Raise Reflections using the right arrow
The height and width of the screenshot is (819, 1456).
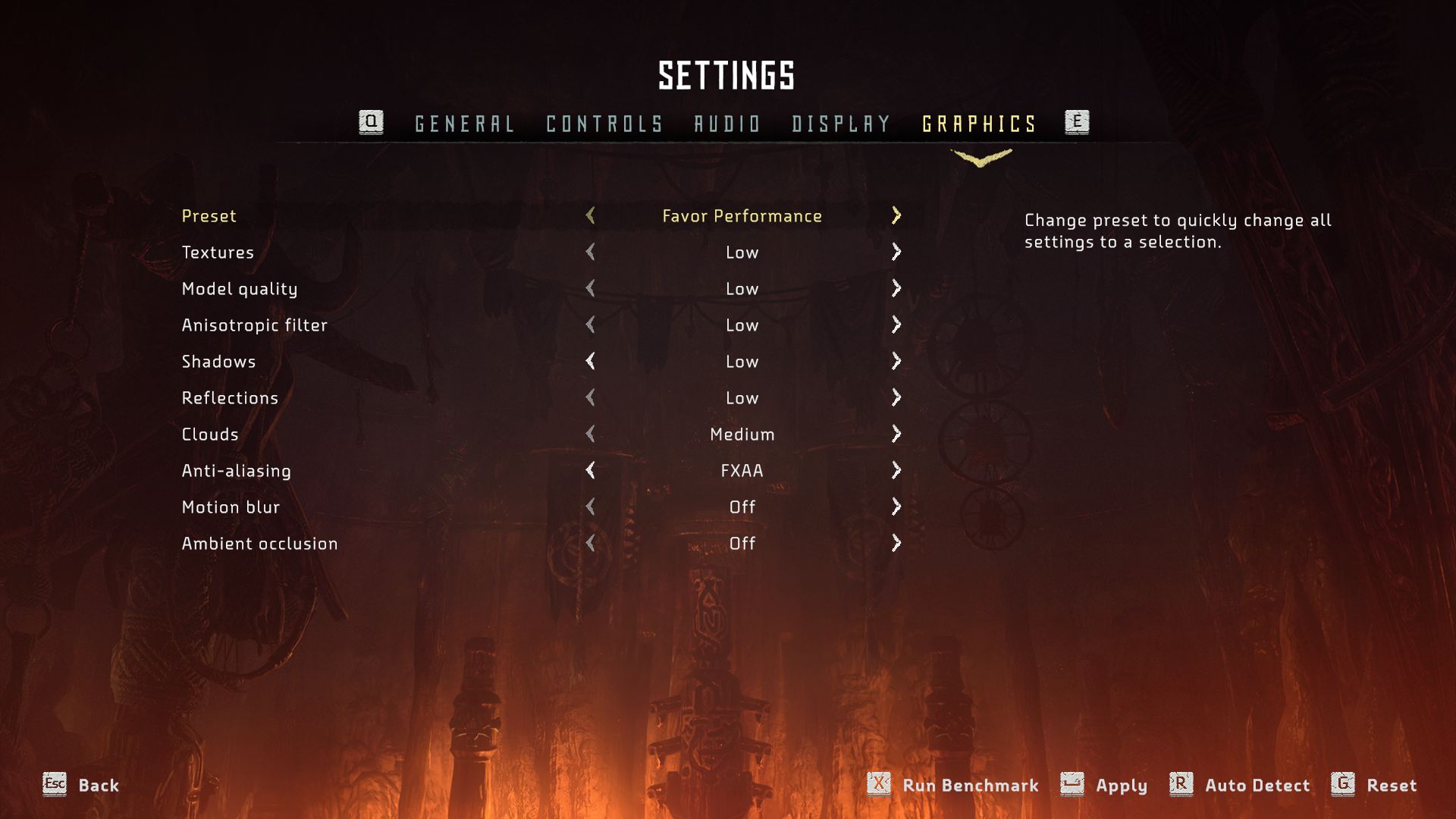pos(896,397)
